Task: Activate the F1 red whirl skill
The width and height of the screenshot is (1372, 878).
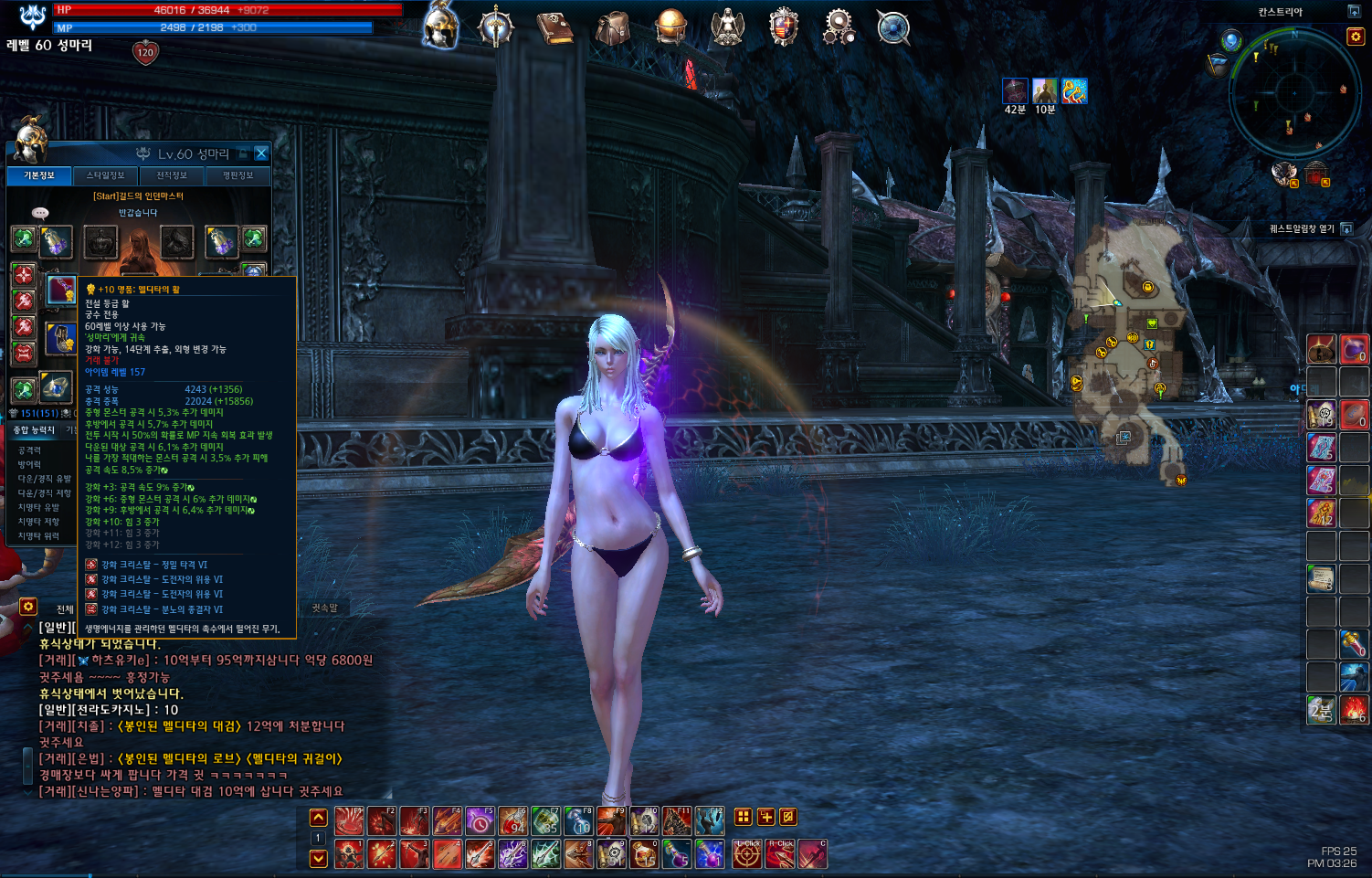Action: pos(349,820)
